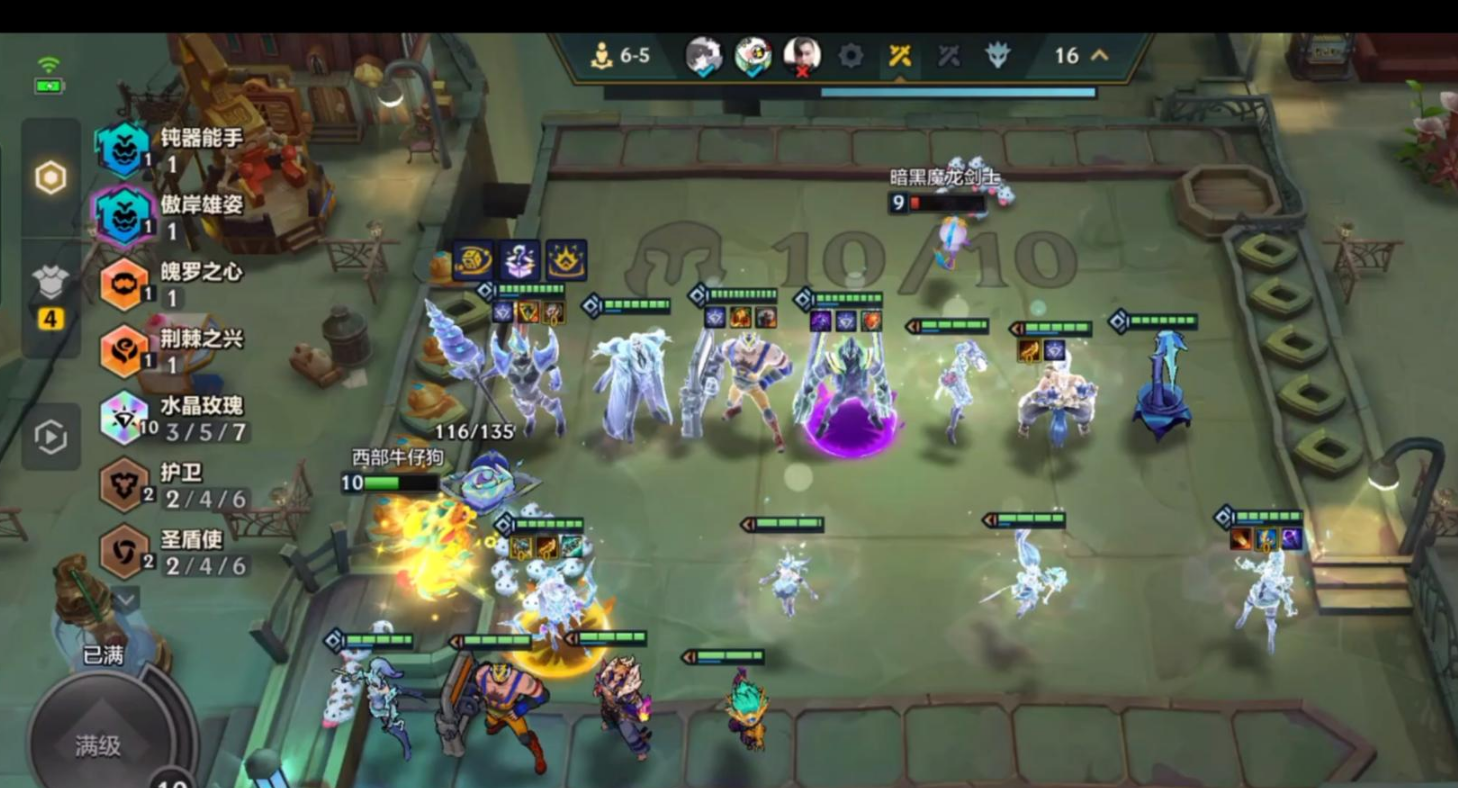The height and width of the screenshot is (788, 1458).
Task: Open the 6-5 stage round indicator
Action: tap(620, 56)
